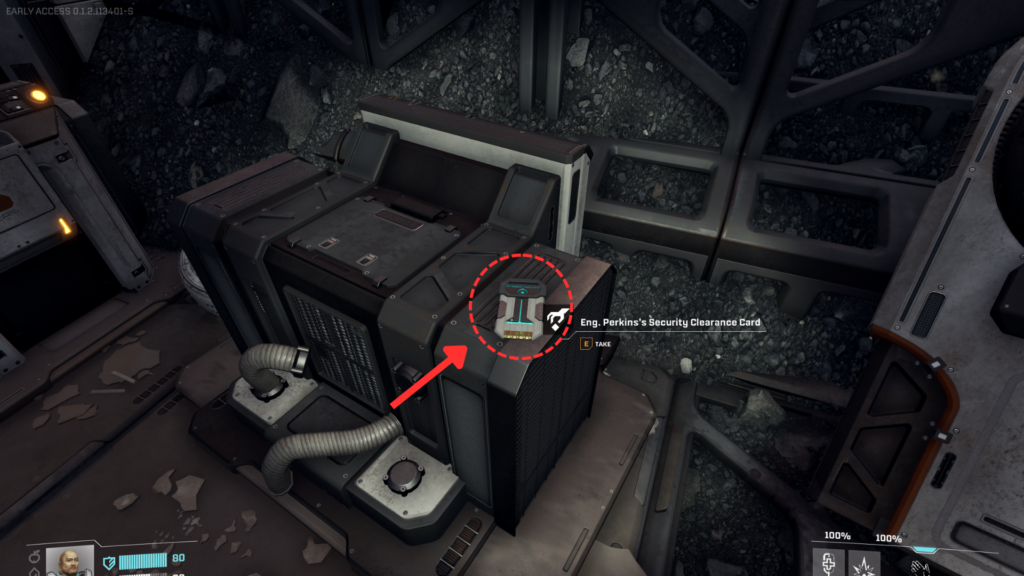Open the character portrait panel
The image size is (1024, 576).
[70, 561]
